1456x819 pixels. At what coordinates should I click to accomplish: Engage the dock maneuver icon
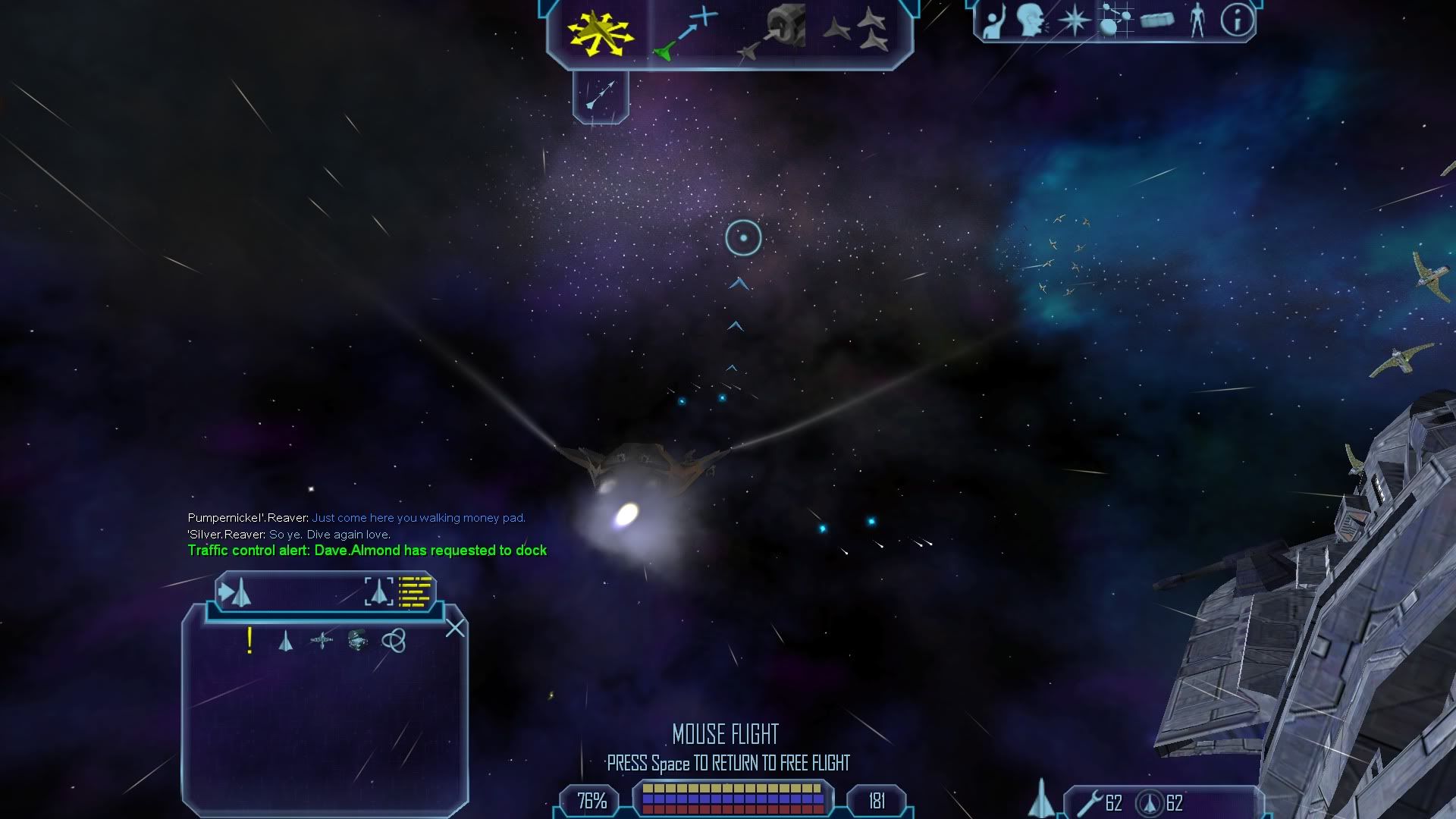point(772,33)
